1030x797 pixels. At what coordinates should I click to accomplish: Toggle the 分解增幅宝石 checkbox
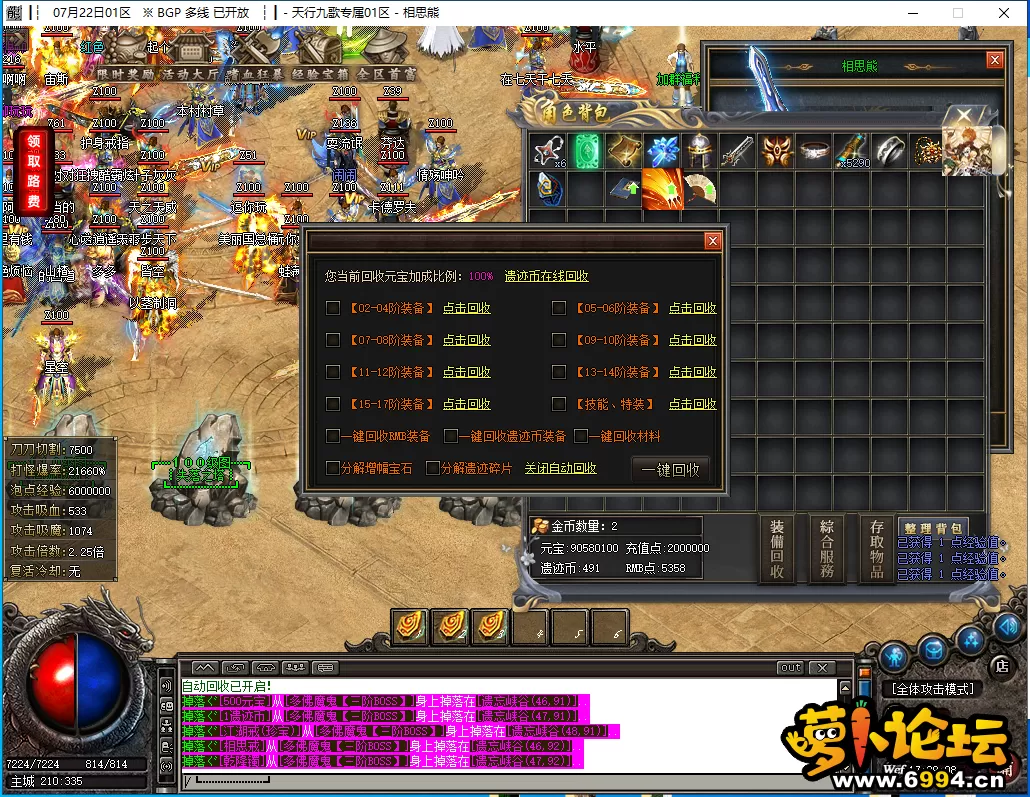pos(333,468)
